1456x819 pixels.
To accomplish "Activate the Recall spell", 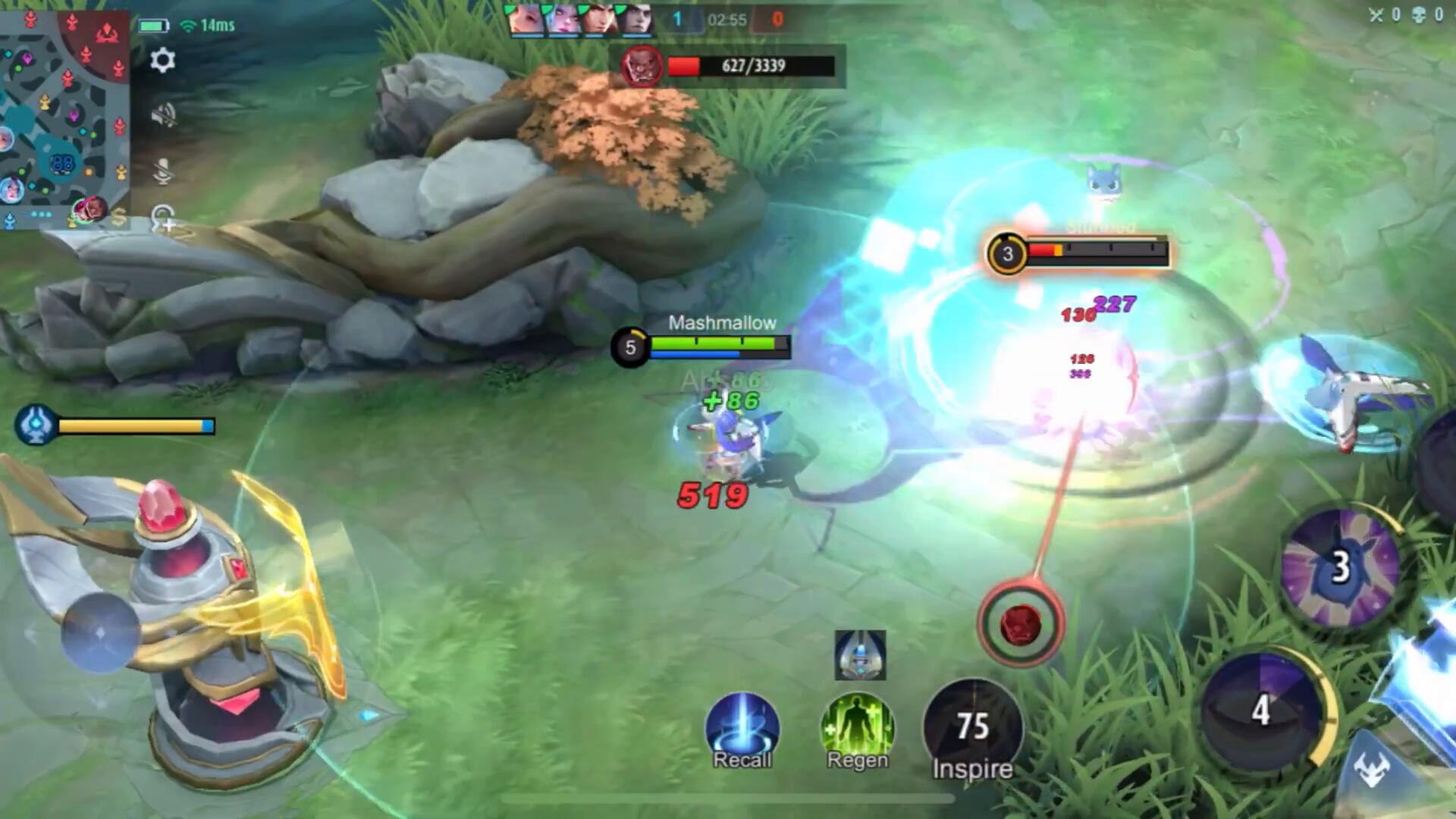I will (x=742, y=730).
